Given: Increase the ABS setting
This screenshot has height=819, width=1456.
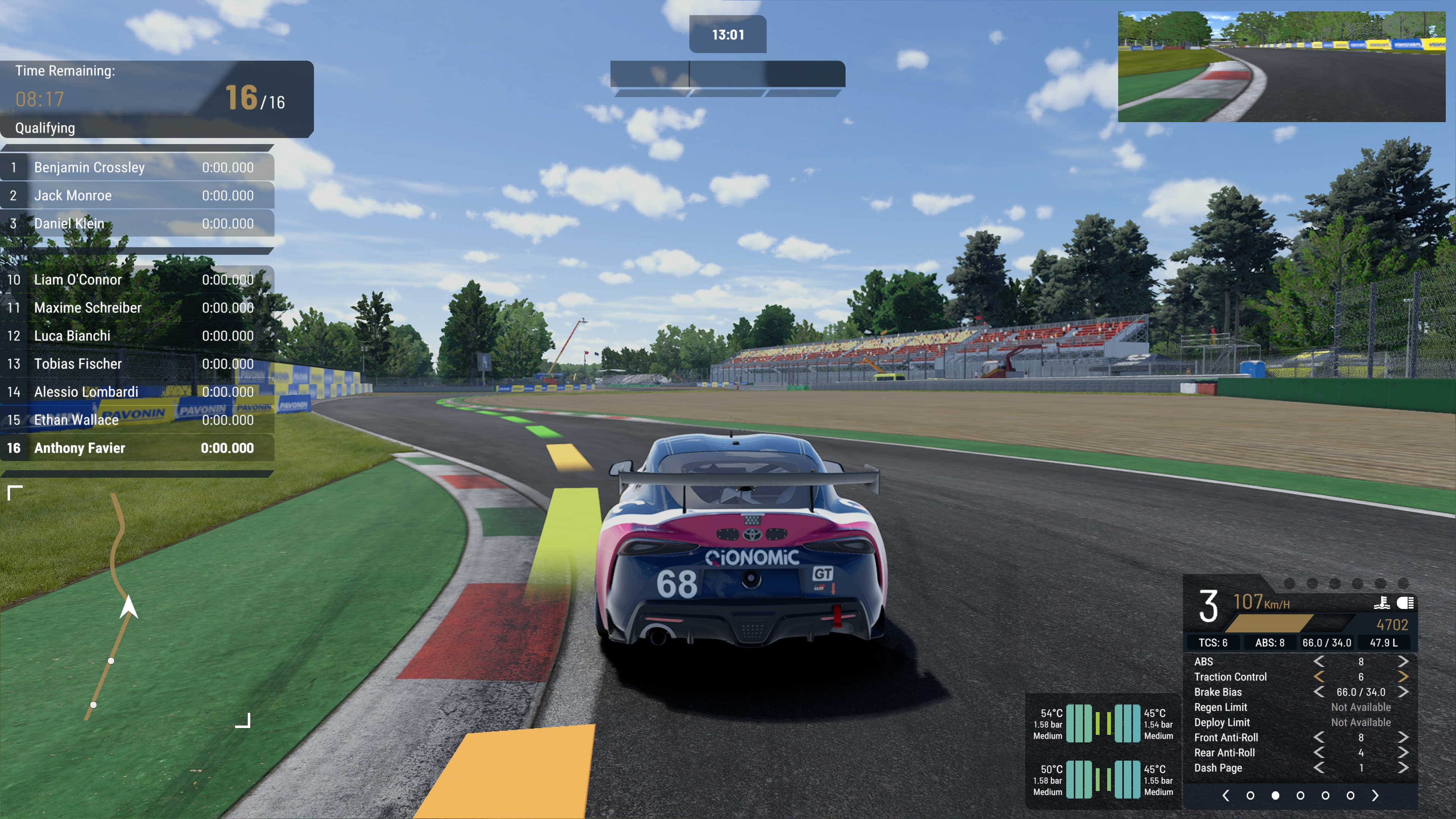Looking at the screenshot, I should click(1403, 661).
